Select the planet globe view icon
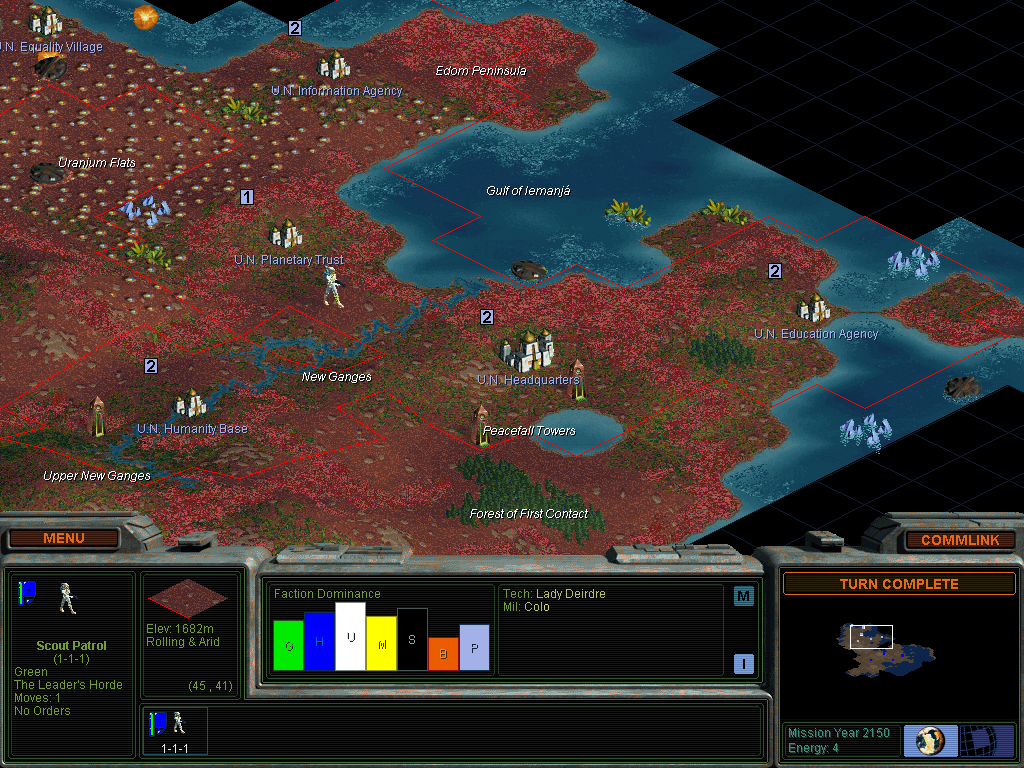1024x768 pixels. 930,740
